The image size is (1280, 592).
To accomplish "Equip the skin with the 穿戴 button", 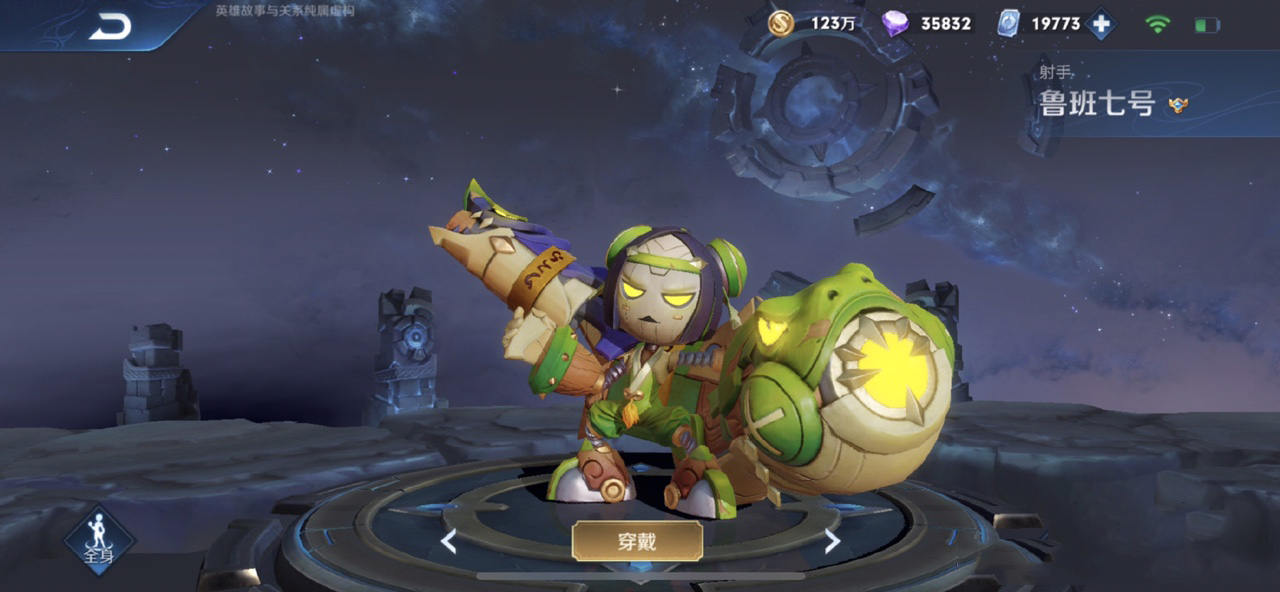I will coord(637,541).
